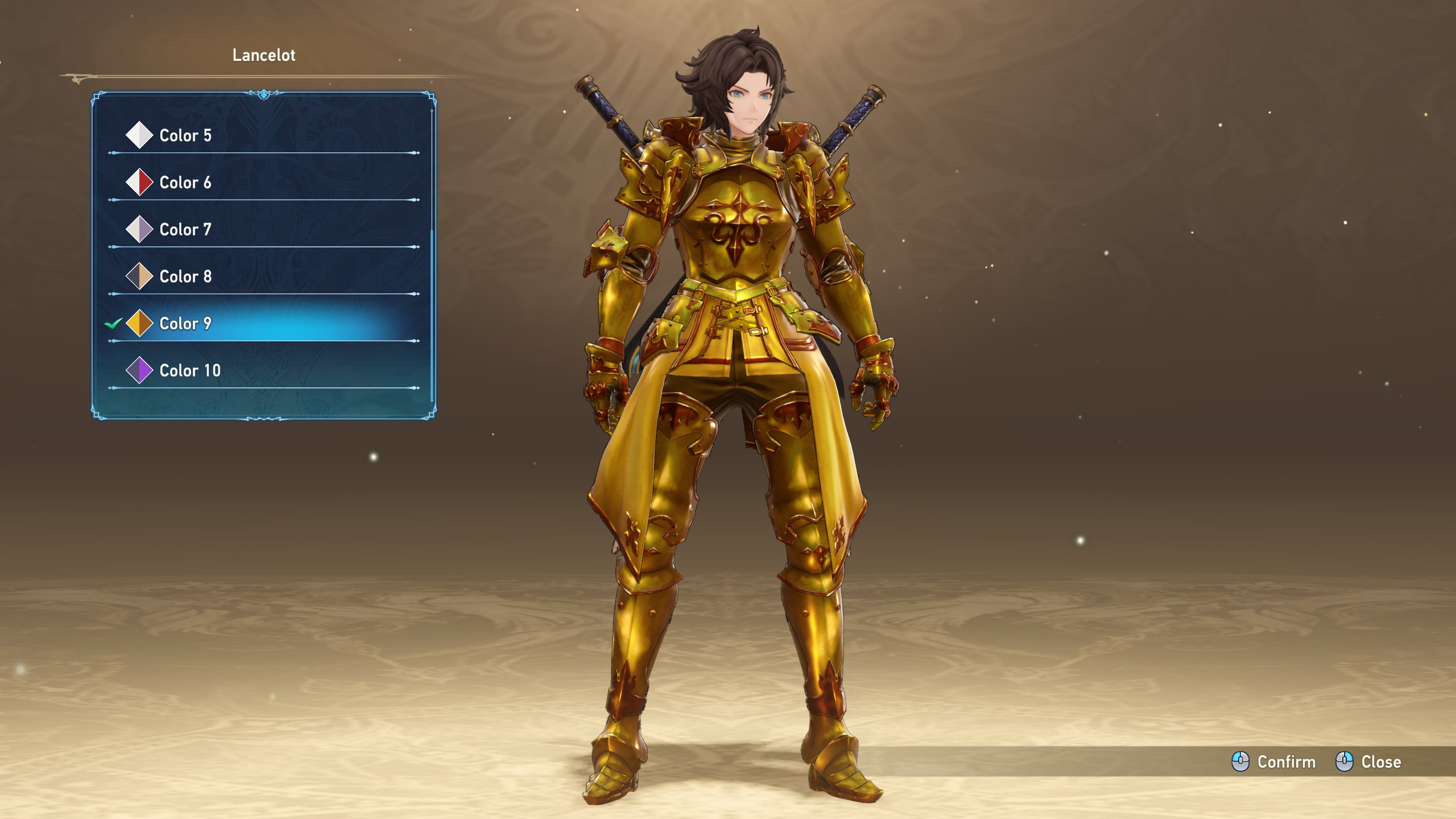Screen dimensions: 1456x819
Task: Choose Color 6 red and white option
Action: tap(185, 183)
